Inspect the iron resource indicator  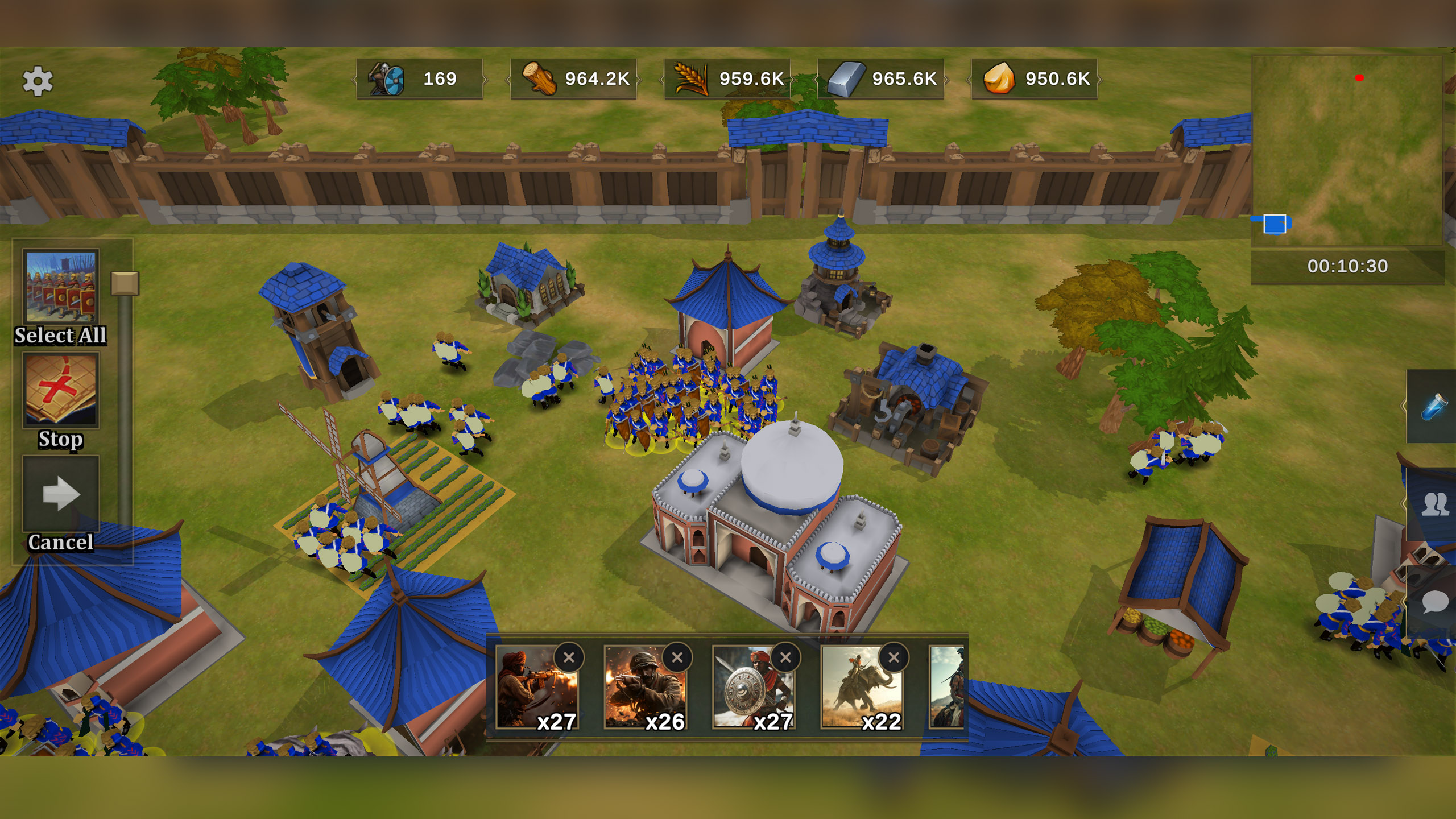(847, 80)
